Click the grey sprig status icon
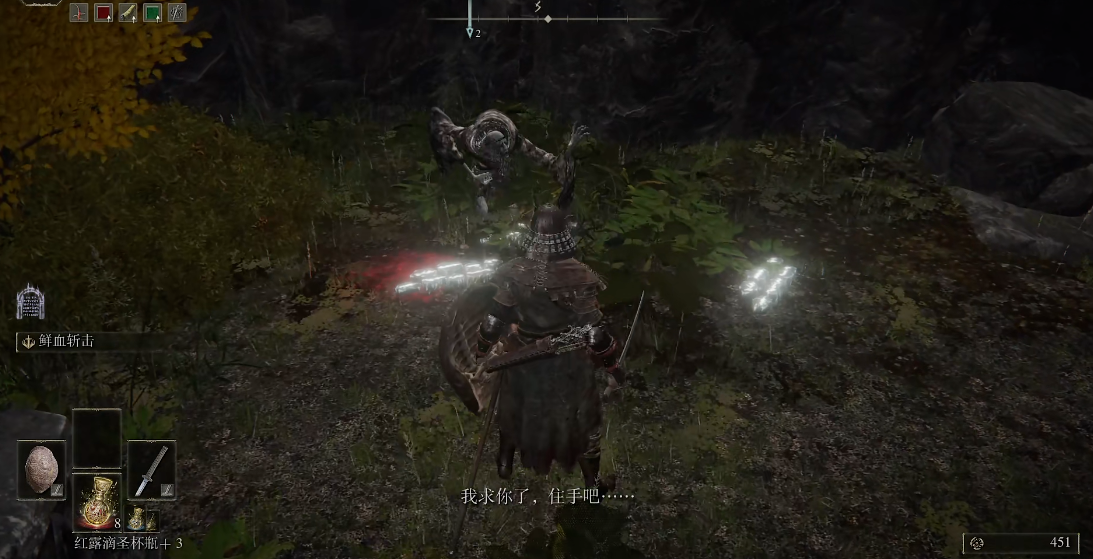This screenshot has width=1093, height=559. [x=177, y=13]
